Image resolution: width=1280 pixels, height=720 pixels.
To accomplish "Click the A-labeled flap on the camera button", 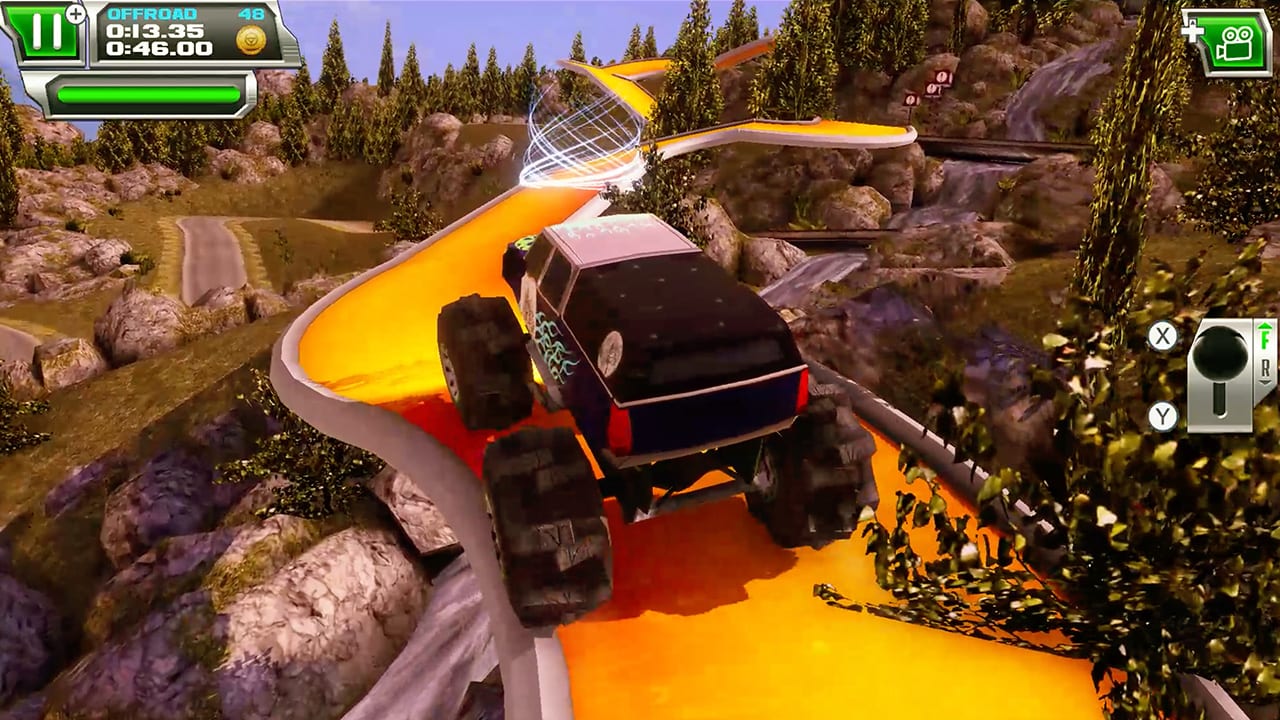I will pos(1192,21).
